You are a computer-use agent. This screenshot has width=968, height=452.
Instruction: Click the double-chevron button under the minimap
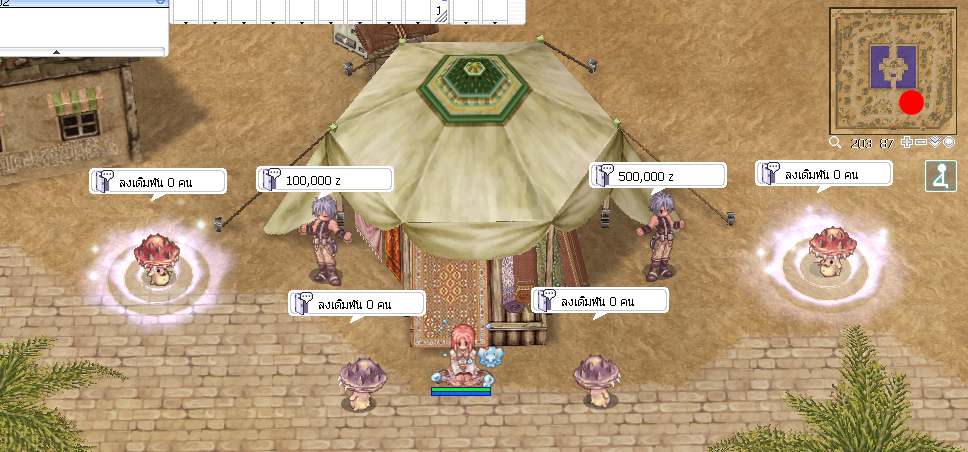pyautogui.click(x=935, y=142)
